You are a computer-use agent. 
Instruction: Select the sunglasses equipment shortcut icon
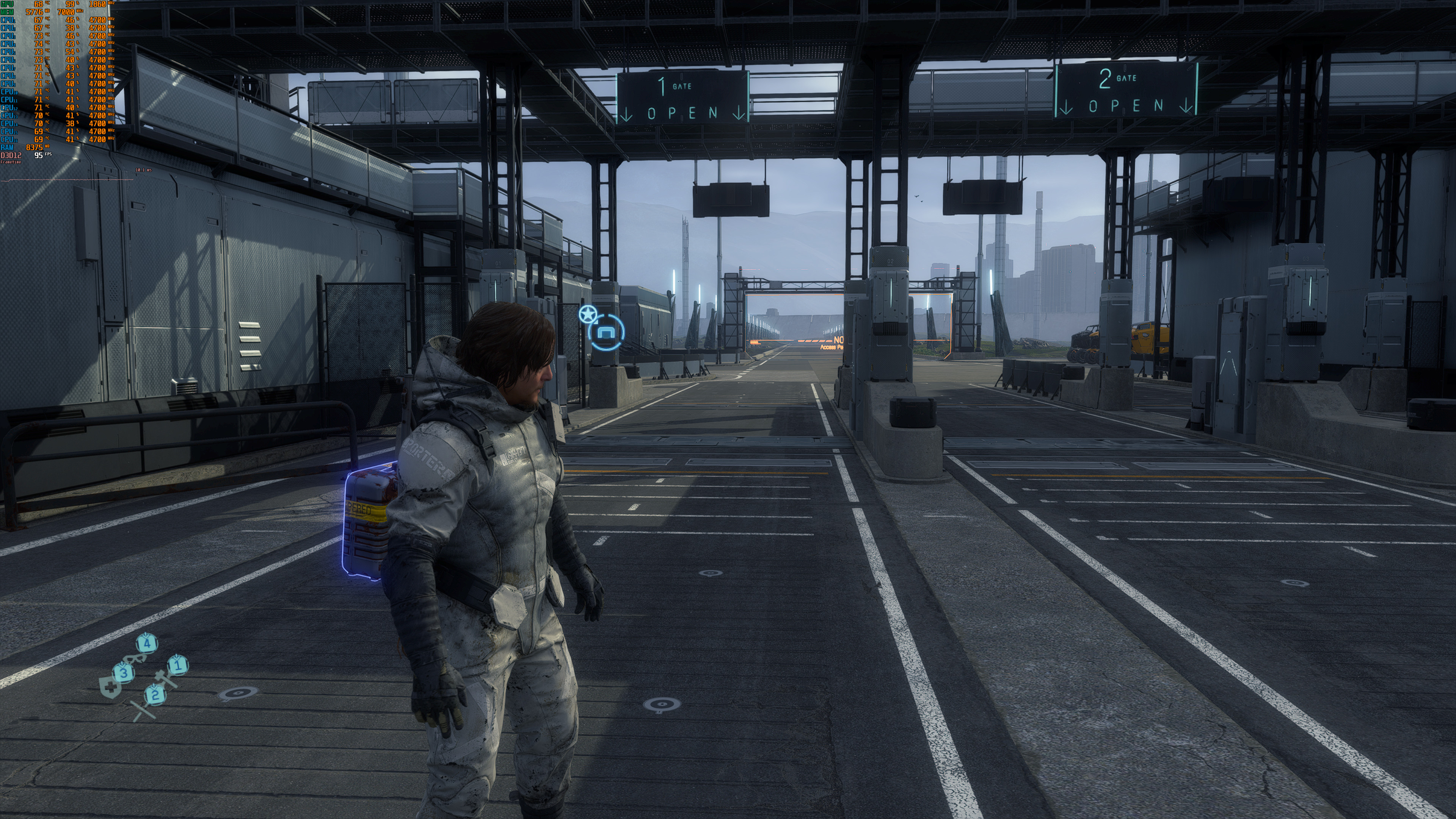(x=135, y=659)
